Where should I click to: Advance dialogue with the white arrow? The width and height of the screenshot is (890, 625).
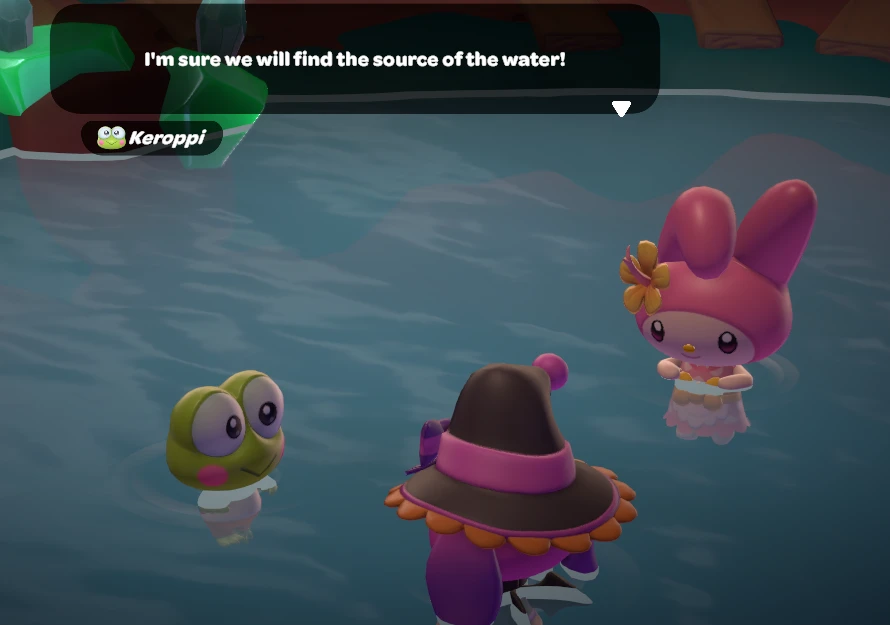[621, 108]
